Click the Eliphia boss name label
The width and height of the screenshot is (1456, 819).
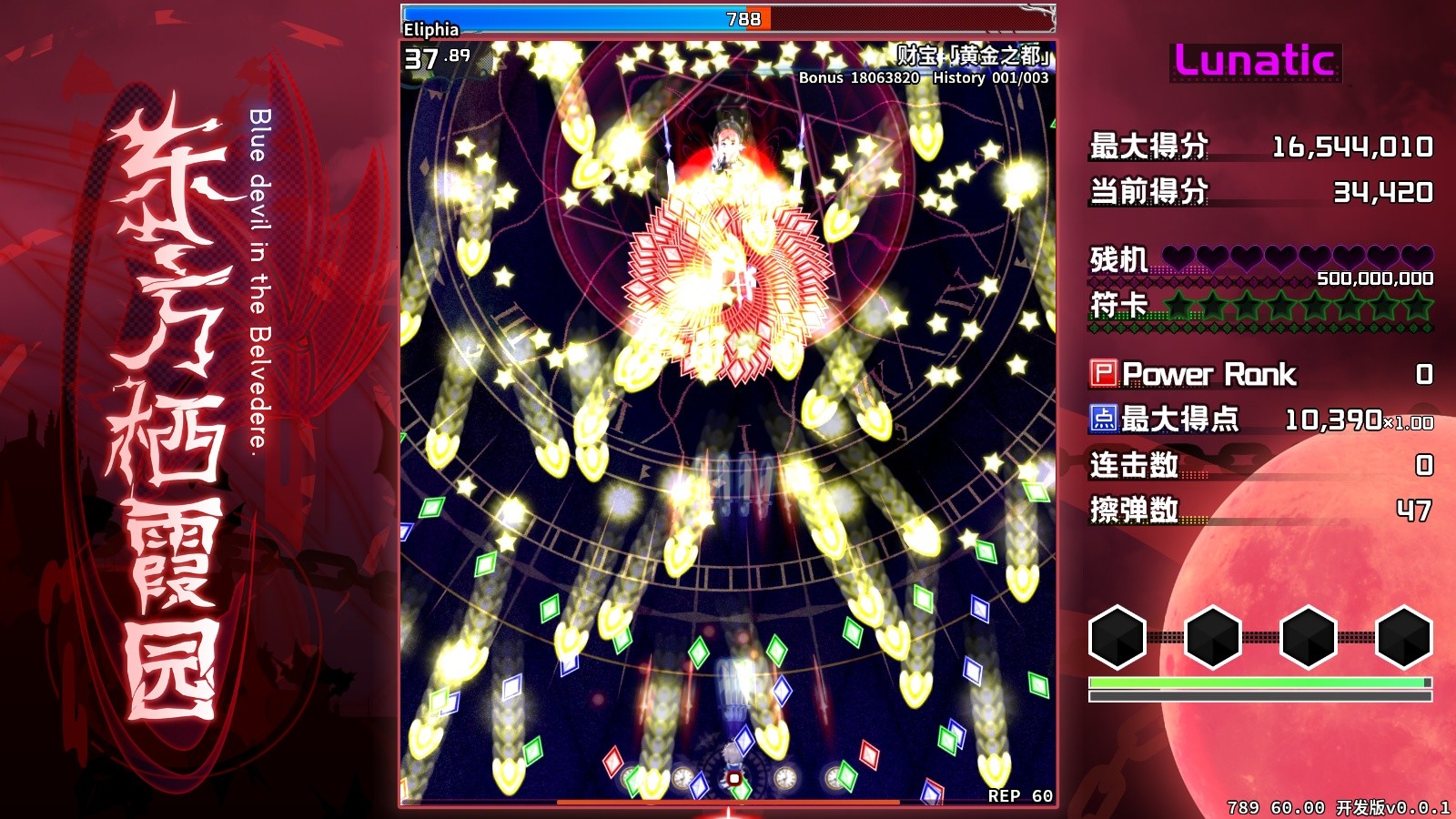tap(430, 30)
